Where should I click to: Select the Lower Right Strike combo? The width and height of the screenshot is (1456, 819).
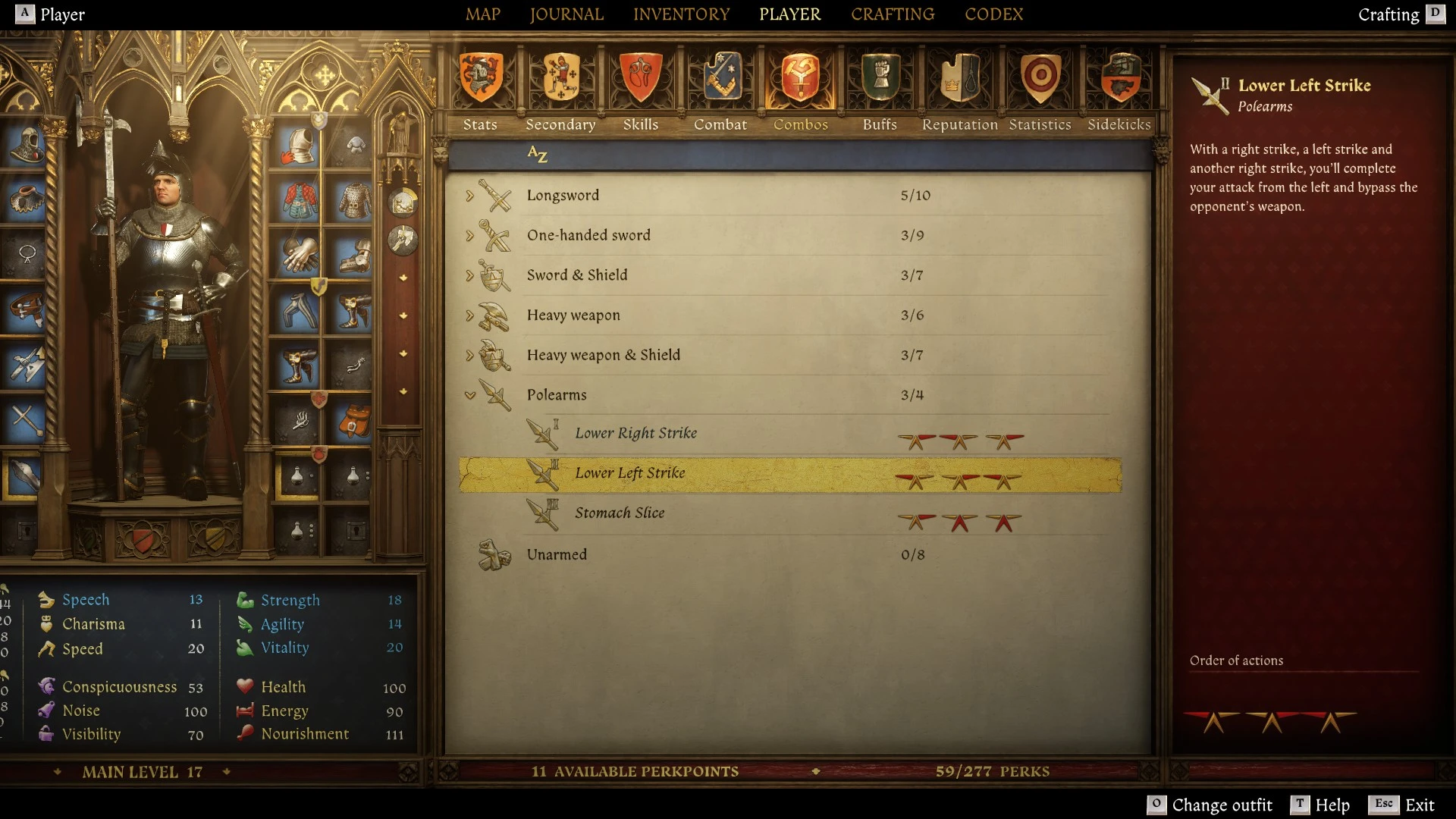(636, 433)
